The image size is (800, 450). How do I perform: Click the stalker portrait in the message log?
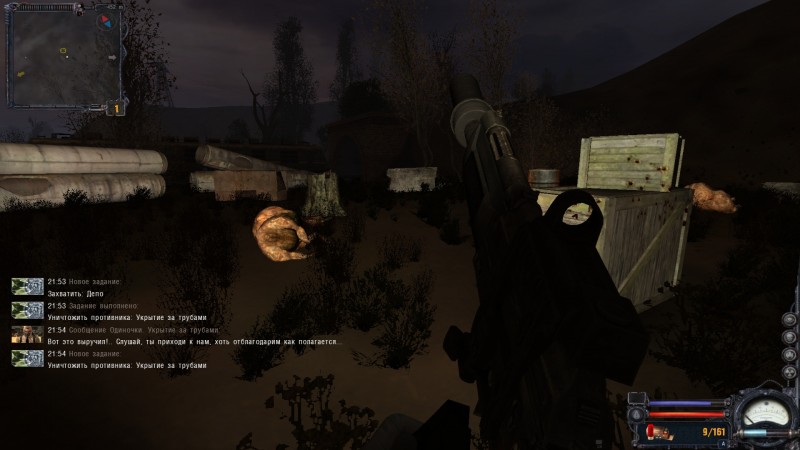pos(27,335)
